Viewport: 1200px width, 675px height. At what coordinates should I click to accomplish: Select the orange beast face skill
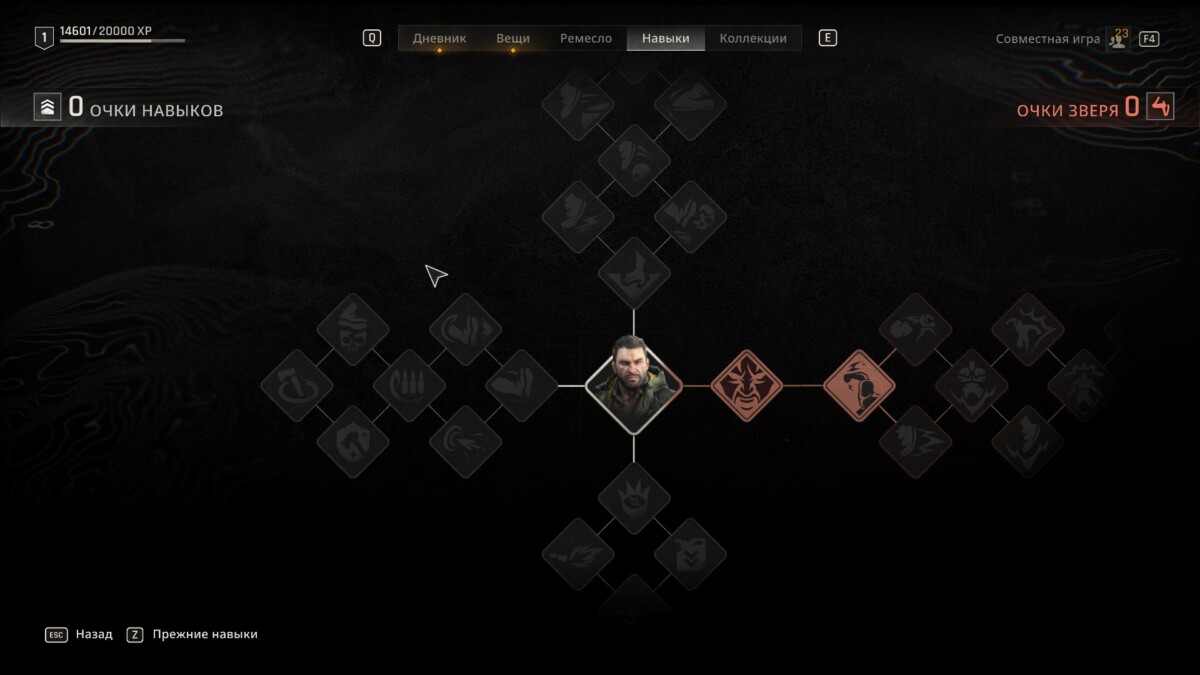coord(746,385)
